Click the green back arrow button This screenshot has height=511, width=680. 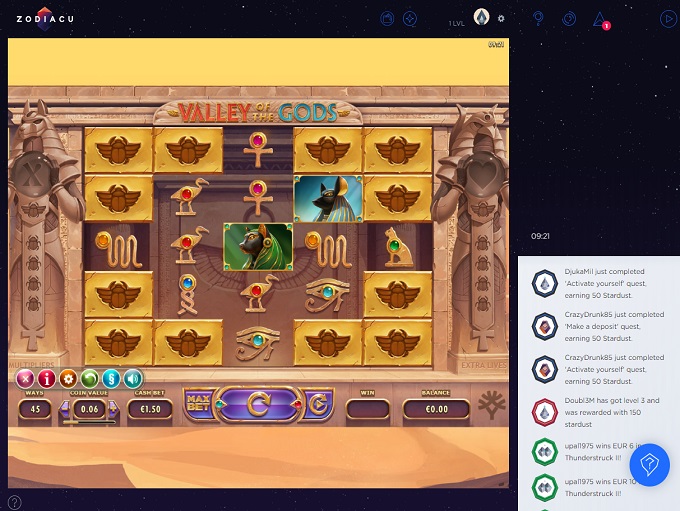tap(89, 378)
